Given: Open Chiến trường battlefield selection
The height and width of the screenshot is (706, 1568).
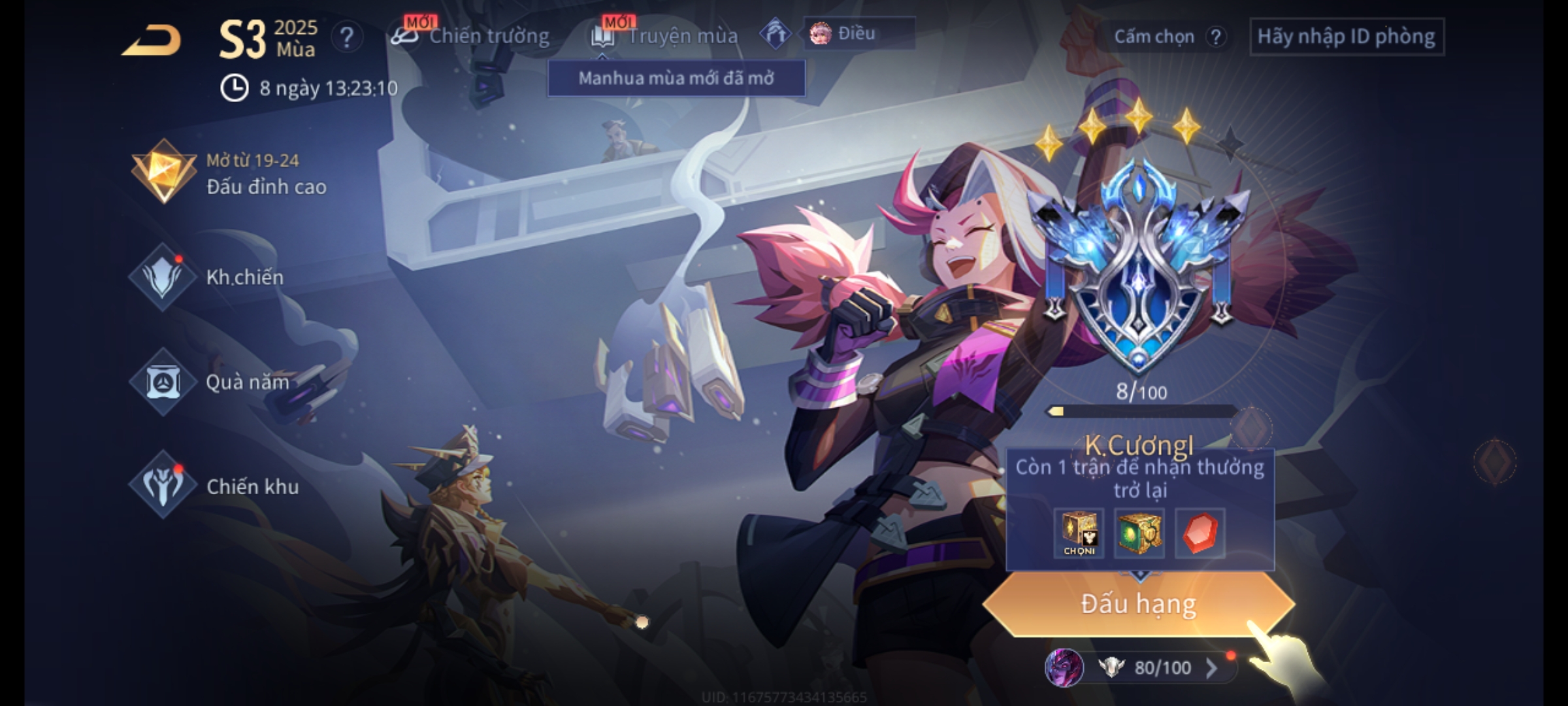Looking at the screenshot, I should [x=470, y=36].
